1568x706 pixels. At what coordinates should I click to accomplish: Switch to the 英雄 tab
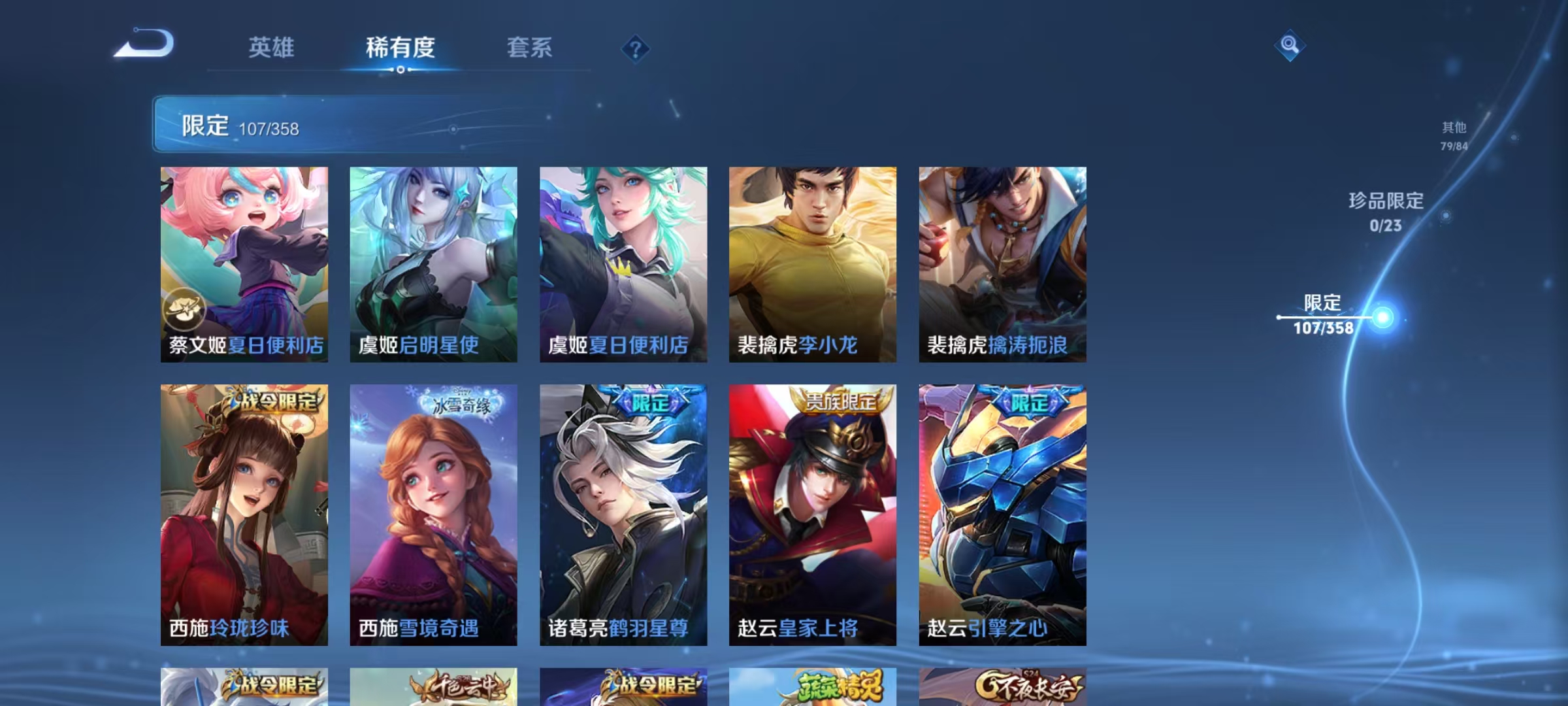click(x=272, y=46)
